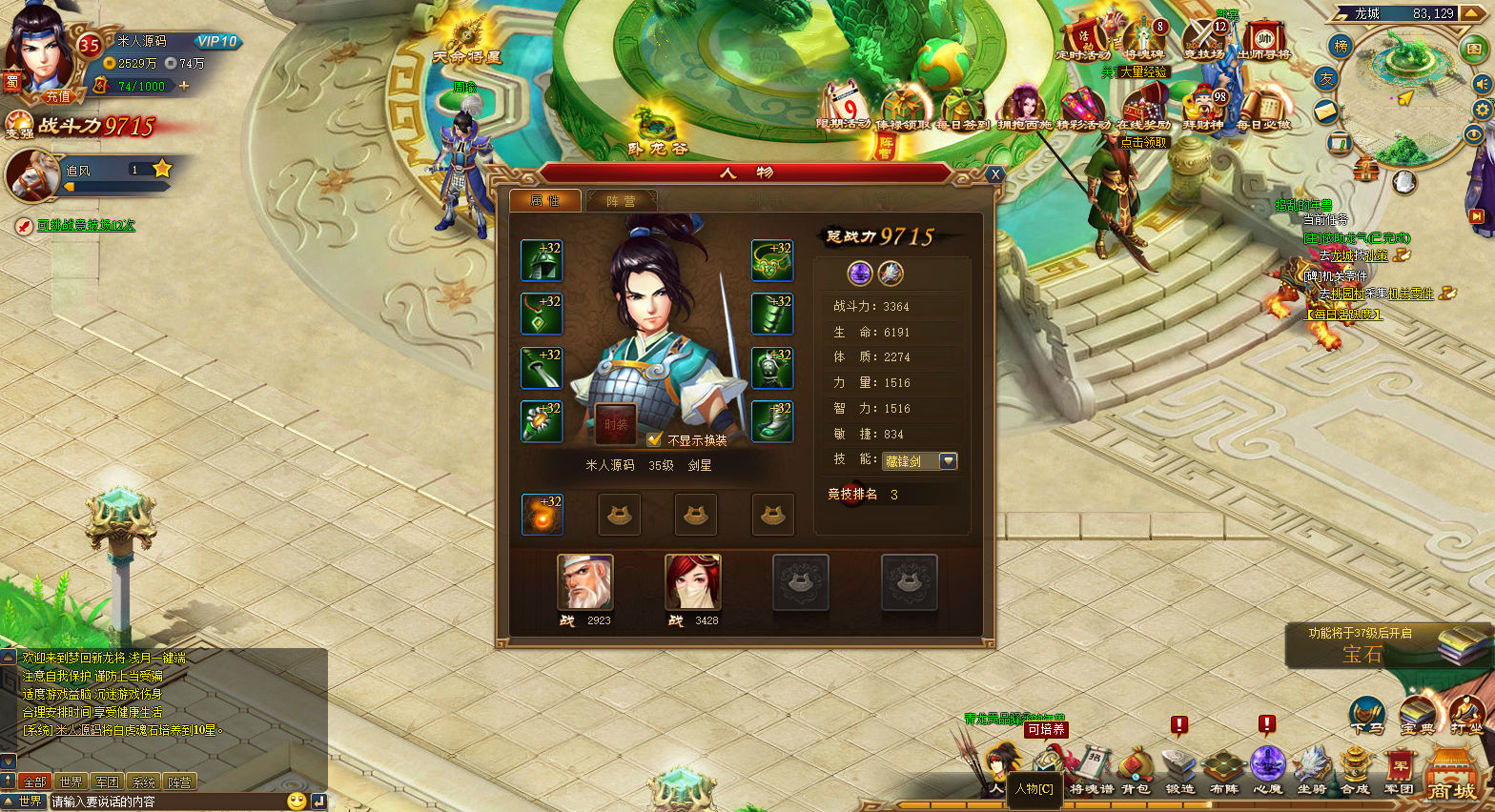
Task: Open the 坐骑 mount menu
Action: 1312,770
